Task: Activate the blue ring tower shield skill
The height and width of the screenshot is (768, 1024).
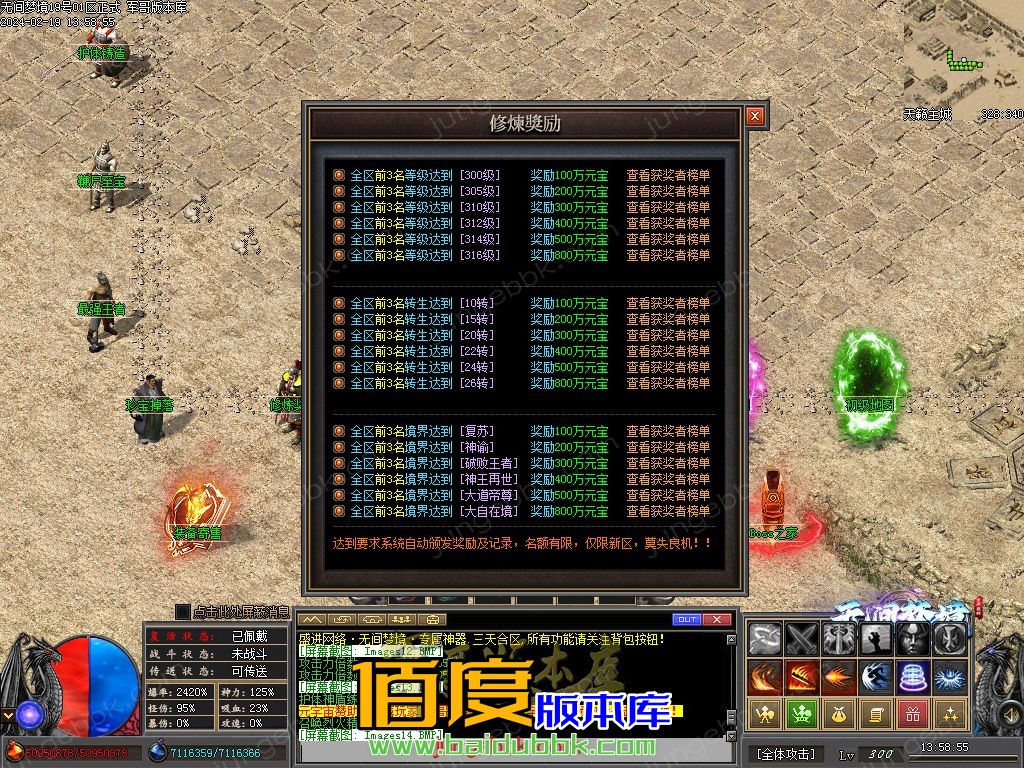Action: click(913, 677)
